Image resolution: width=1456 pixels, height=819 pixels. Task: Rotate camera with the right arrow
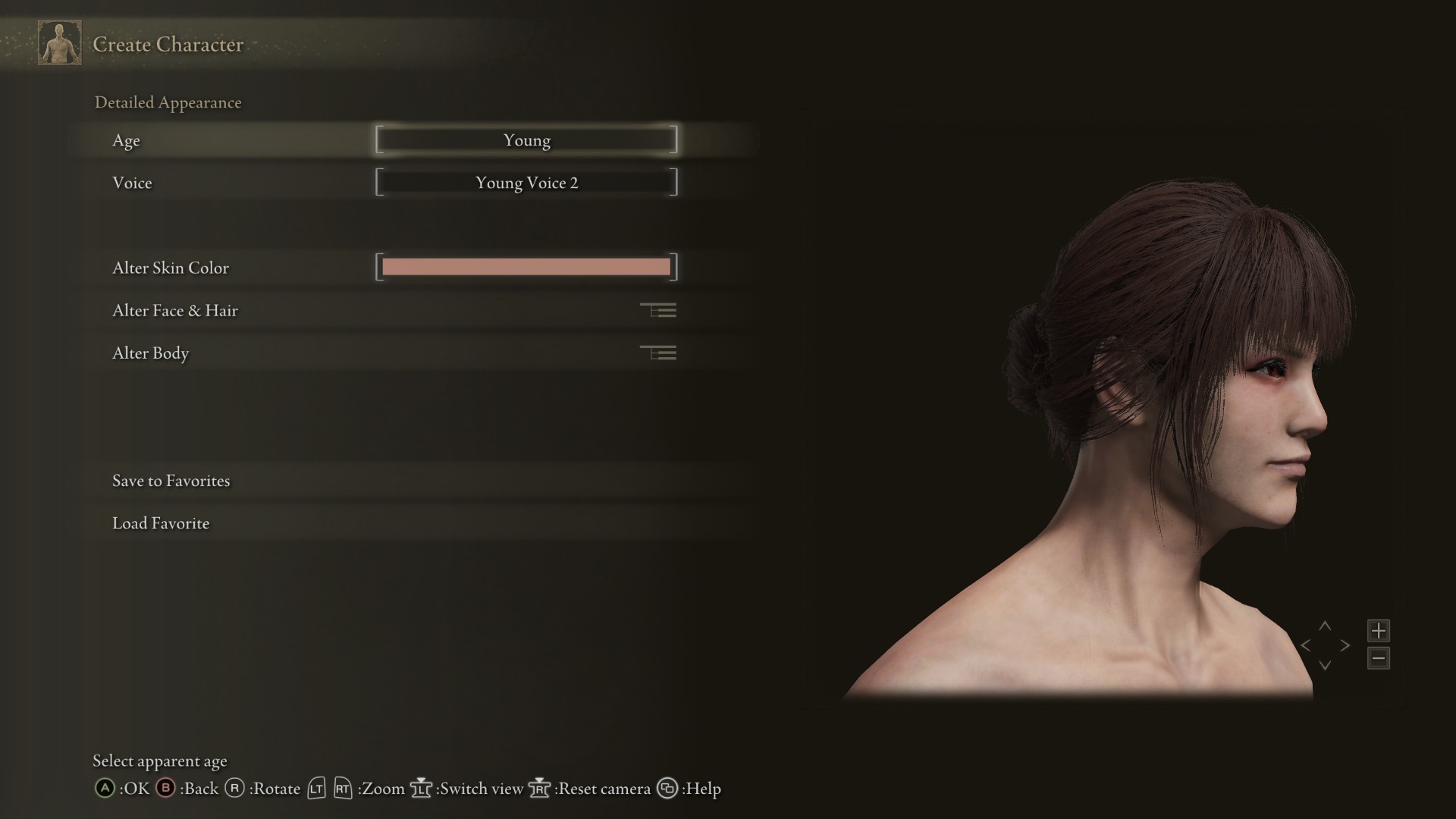pos(1345,645)
